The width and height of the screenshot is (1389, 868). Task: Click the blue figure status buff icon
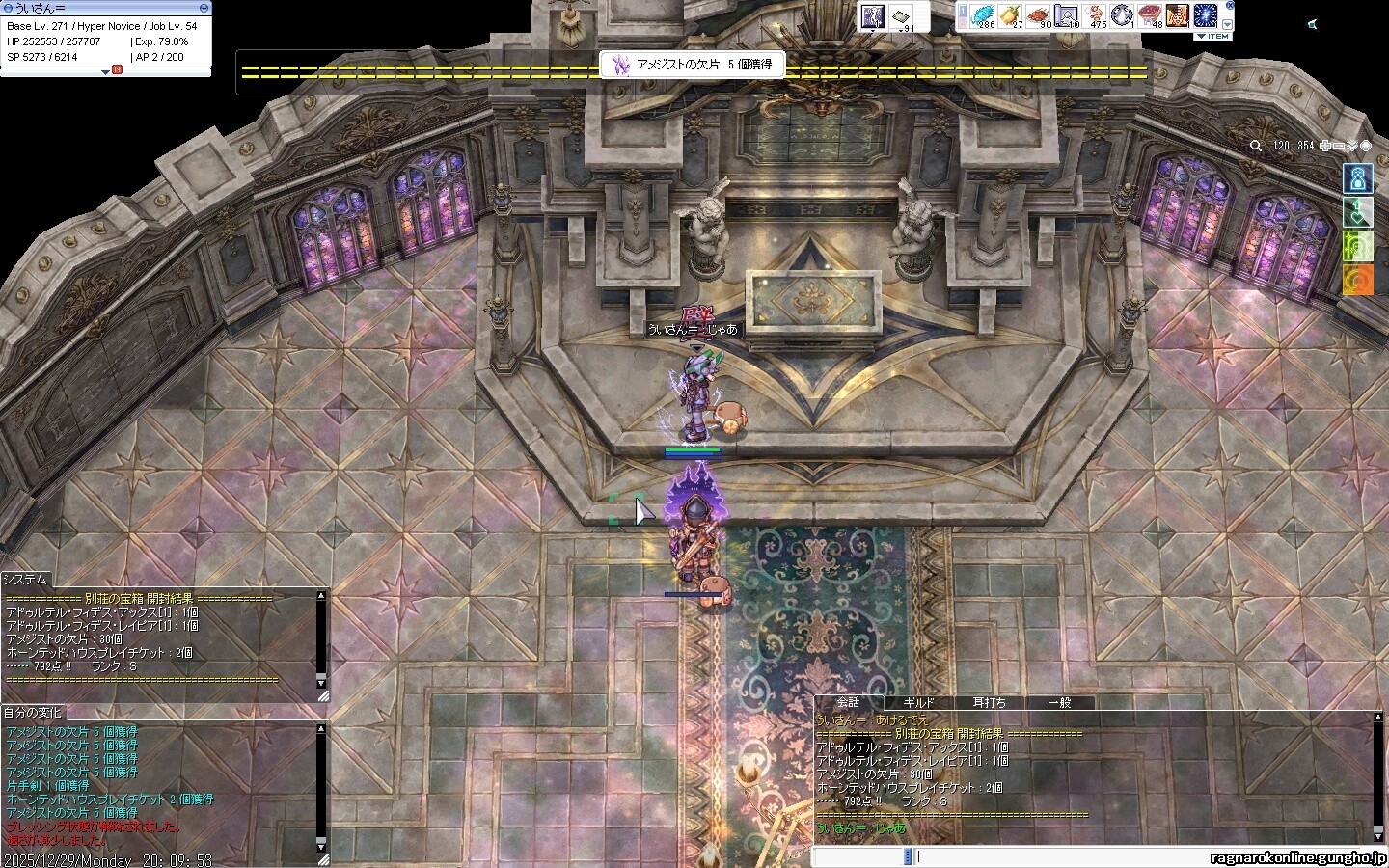(x=1357, y=178)
